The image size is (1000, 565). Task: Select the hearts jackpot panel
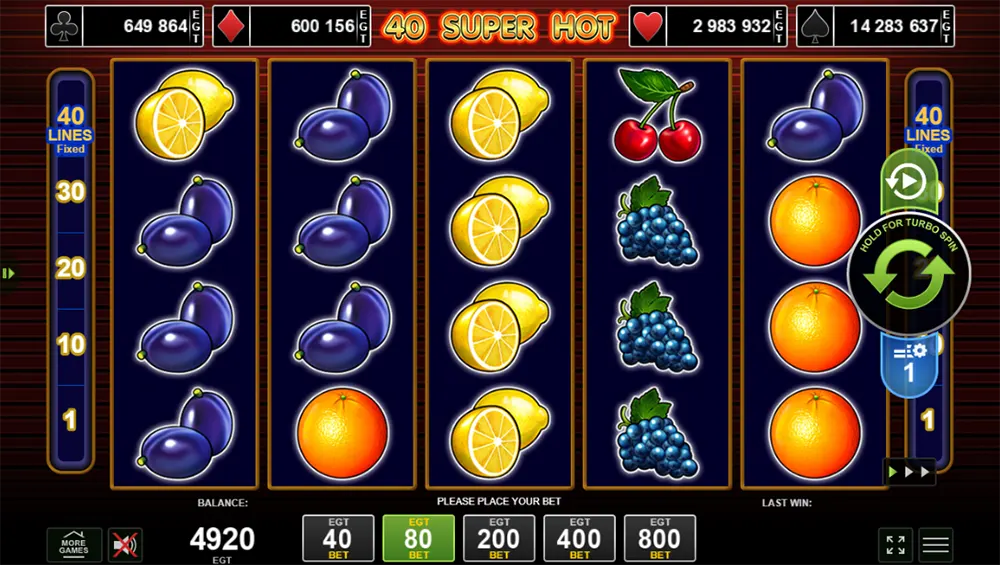[x=707, y=26]
